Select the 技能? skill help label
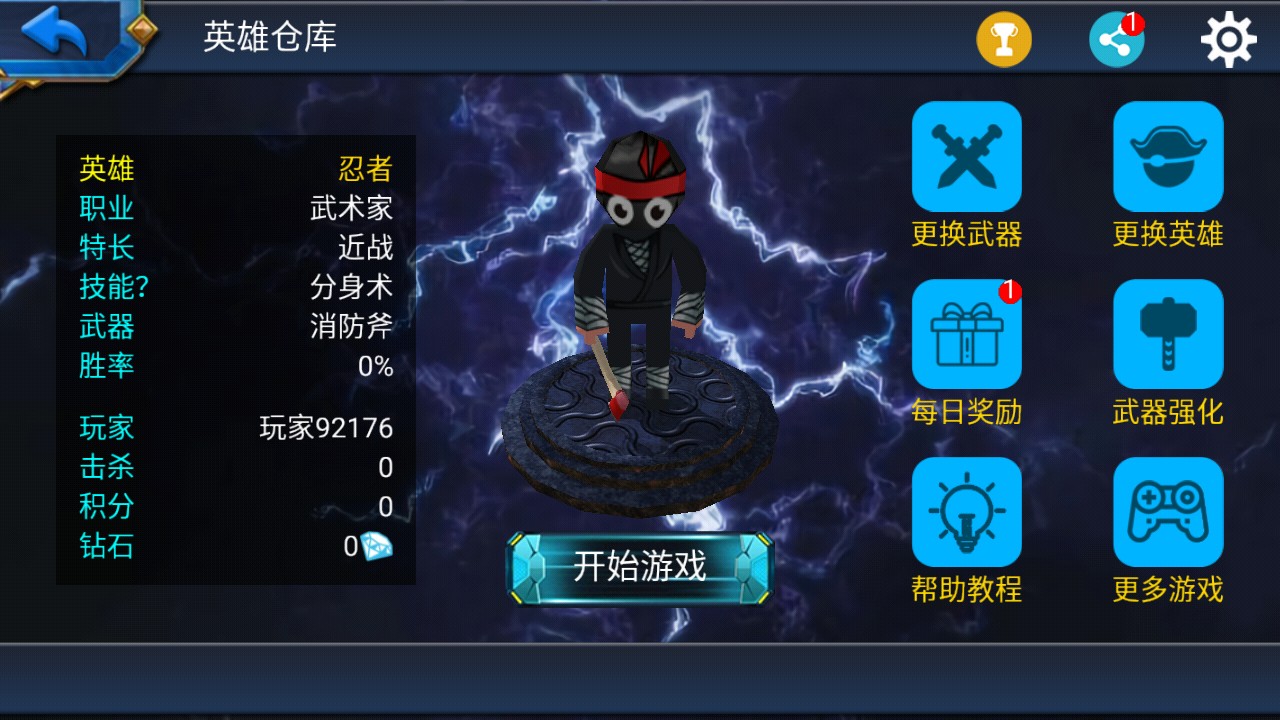The image size is (1280, 720). point(114,287)
